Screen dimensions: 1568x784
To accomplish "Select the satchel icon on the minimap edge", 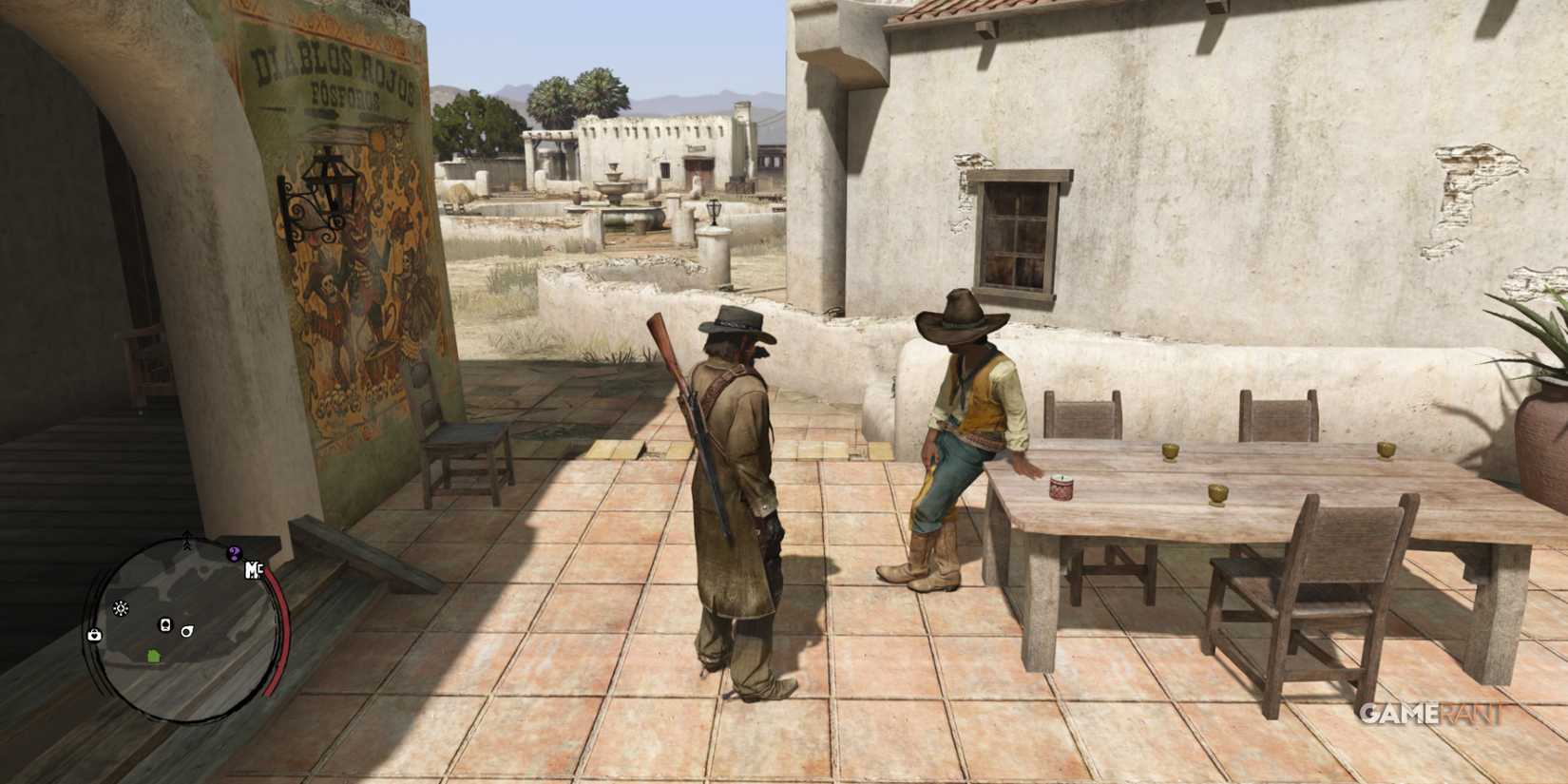I will (94, 634).
